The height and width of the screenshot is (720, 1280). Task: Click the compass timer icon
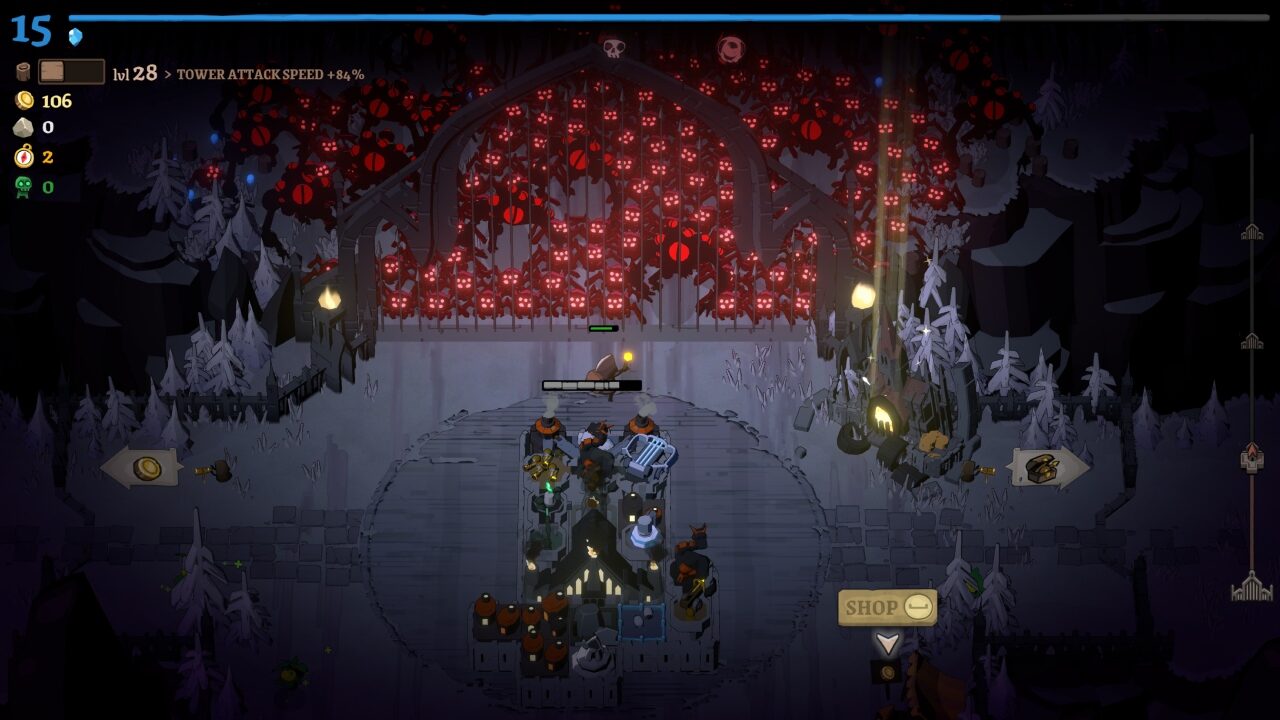22,157
